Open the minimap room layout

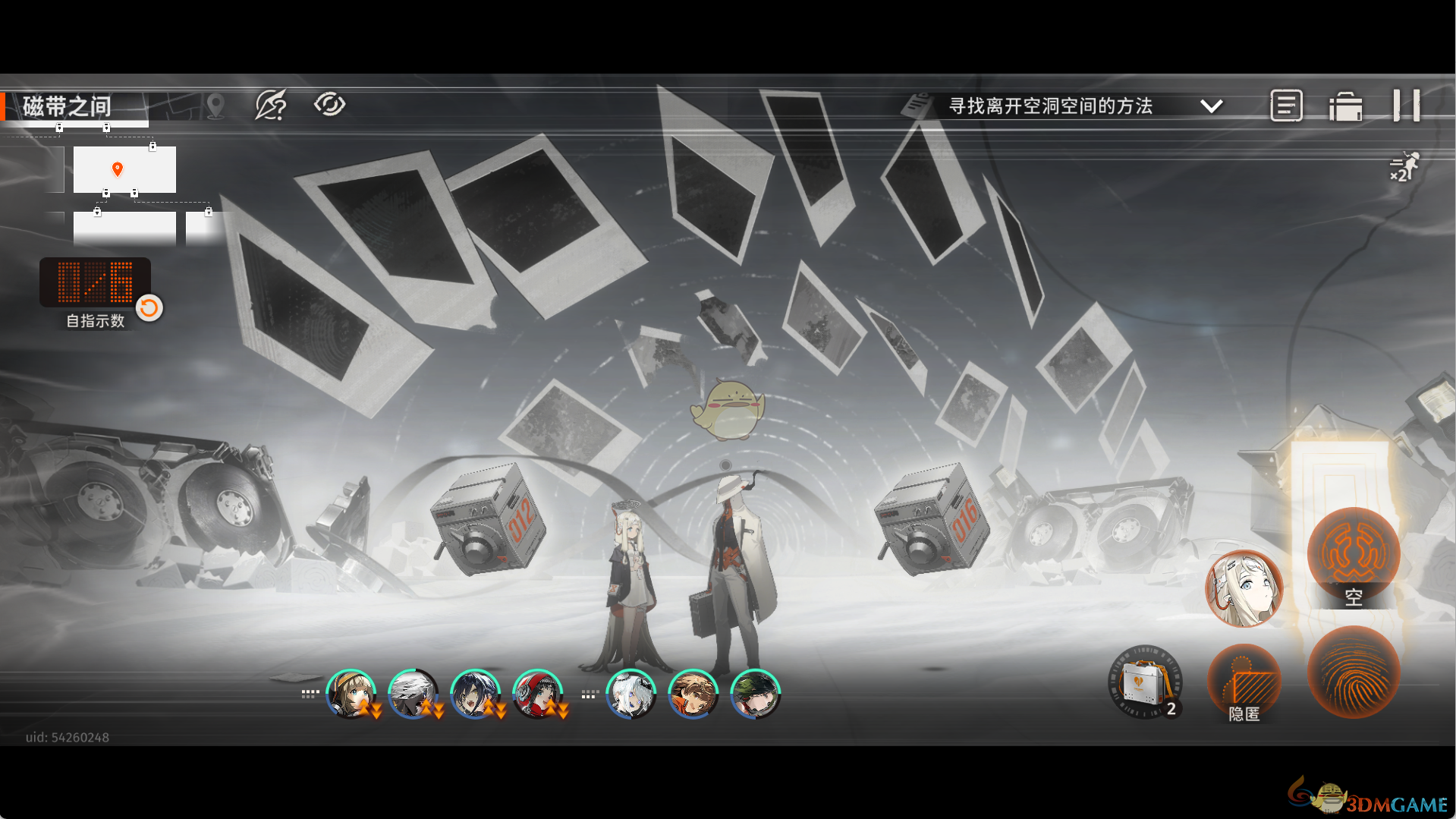point(124,170)
